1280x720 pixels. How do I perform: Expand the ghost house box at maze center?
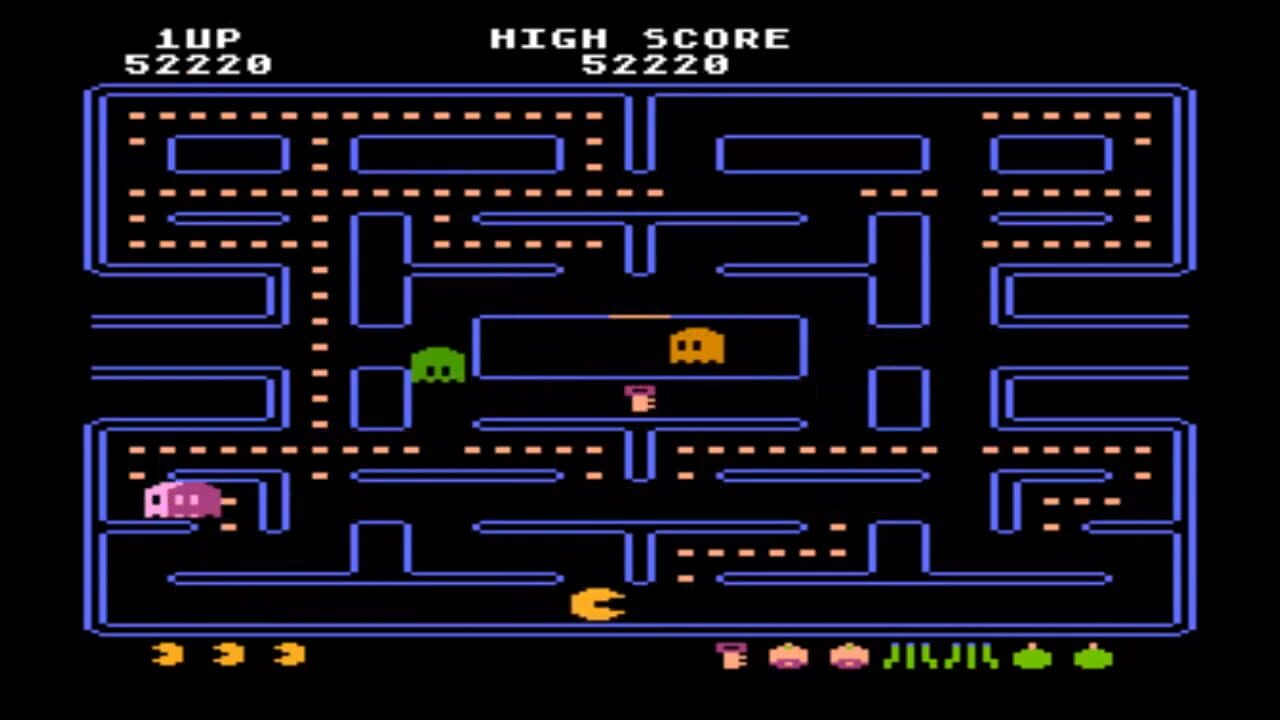point(640,348)
